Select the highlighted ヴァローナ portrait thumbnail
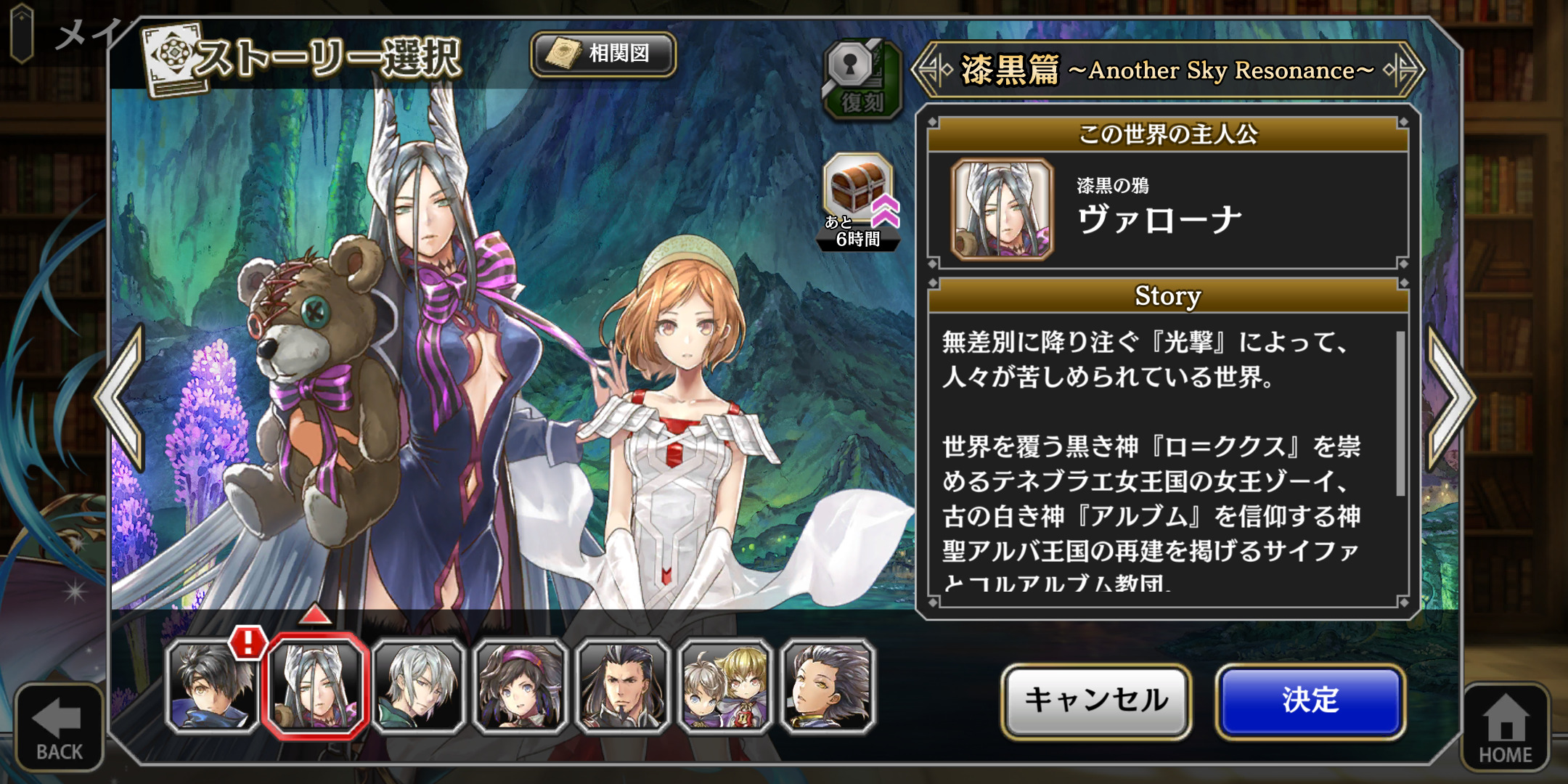The image size is (1568, 784). pos(316,686)
